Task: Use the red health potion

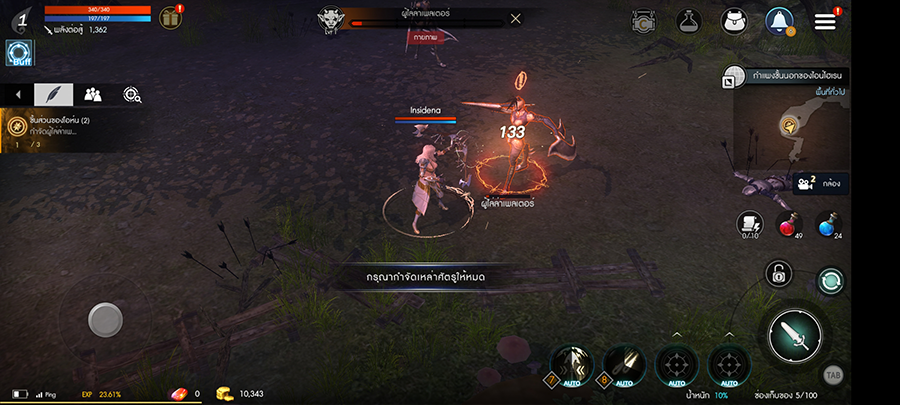Action: click(788, 224)
